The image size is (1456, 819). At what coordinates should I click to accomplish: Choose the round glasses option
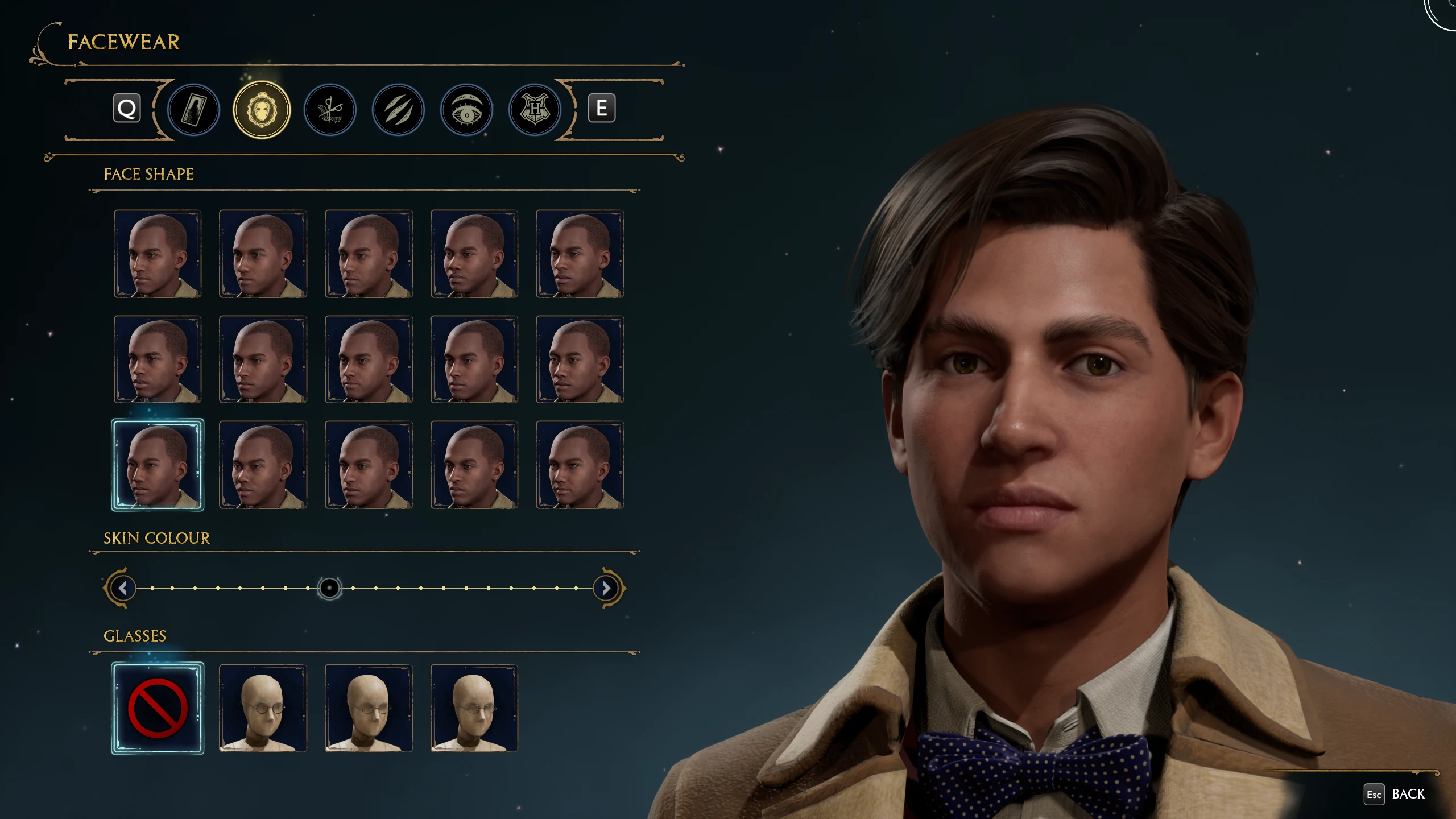click(x=263, y=708)
